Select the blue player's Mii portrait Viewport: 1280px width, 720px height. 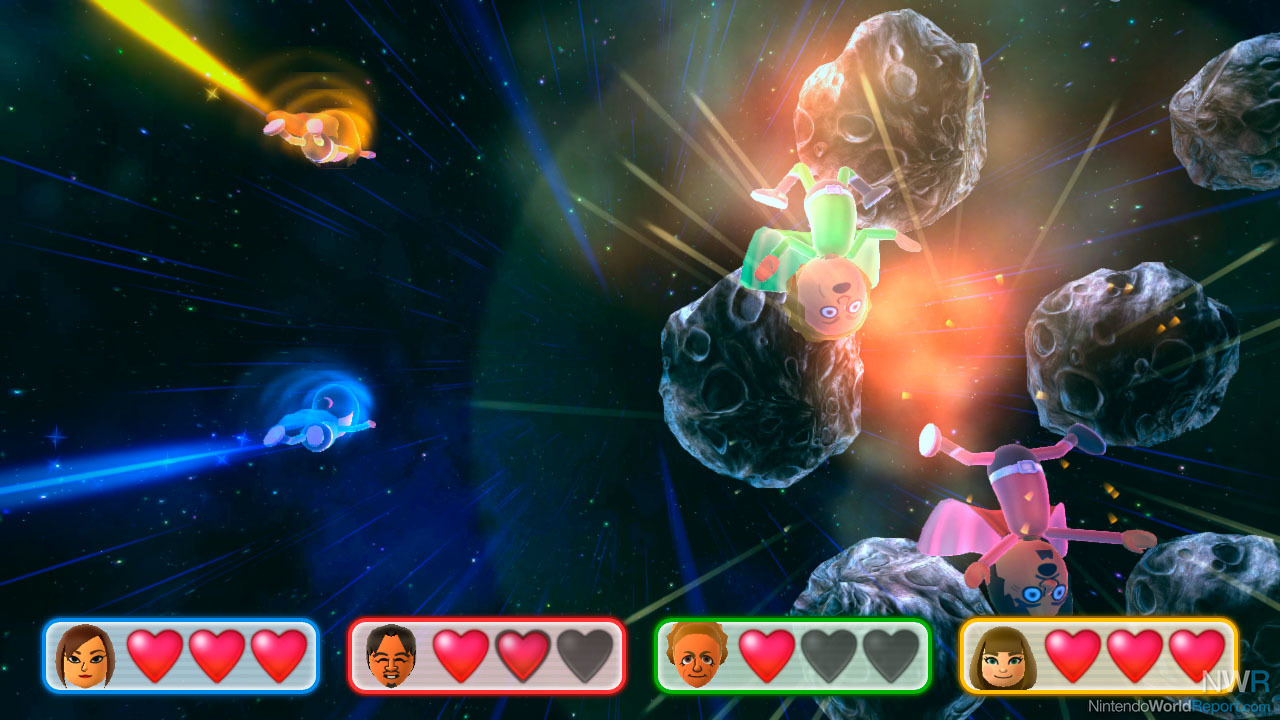[x=85, y=656]
